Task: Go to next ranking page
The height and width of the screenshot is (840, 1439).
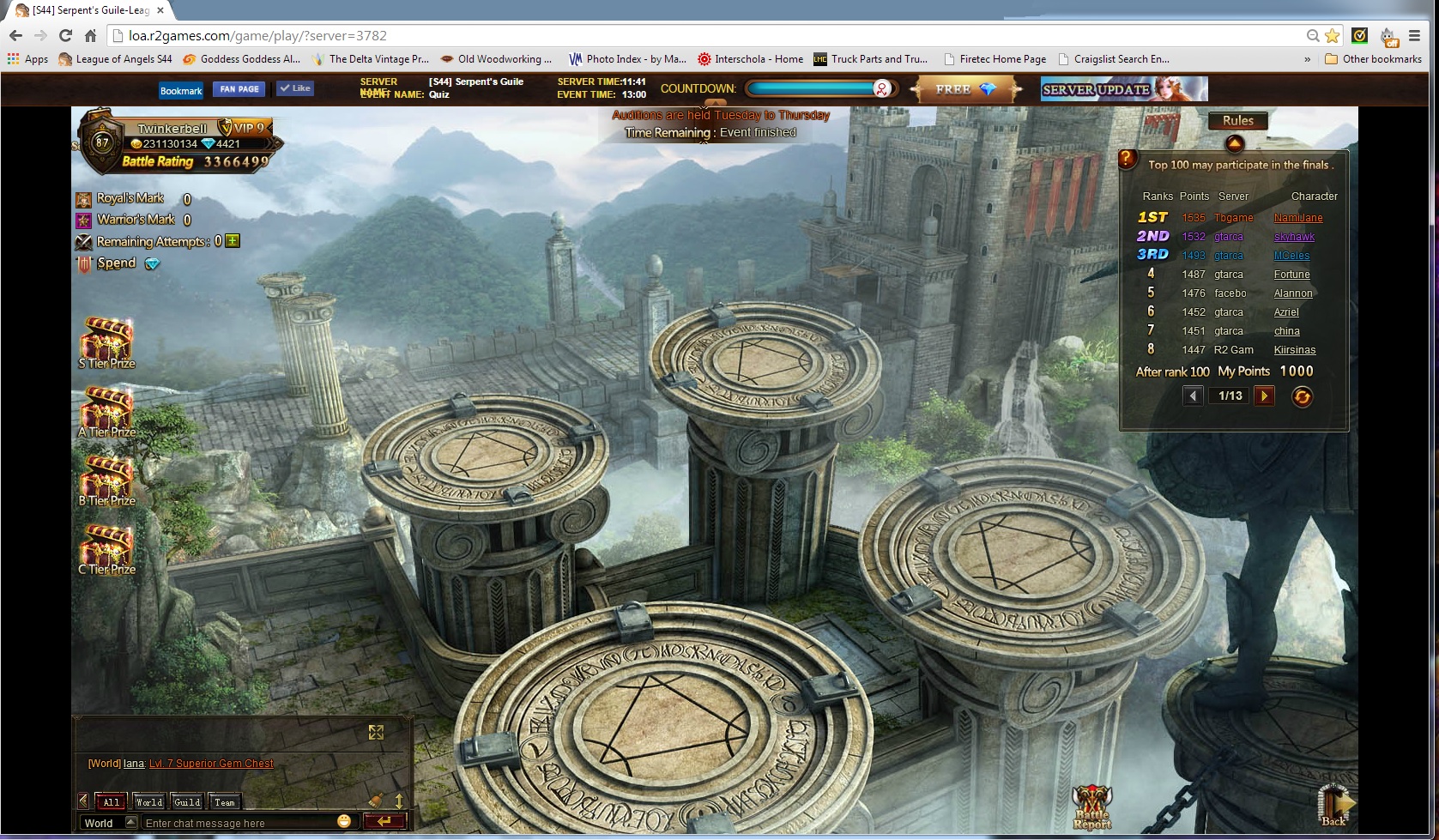Action: point(1264,396)
